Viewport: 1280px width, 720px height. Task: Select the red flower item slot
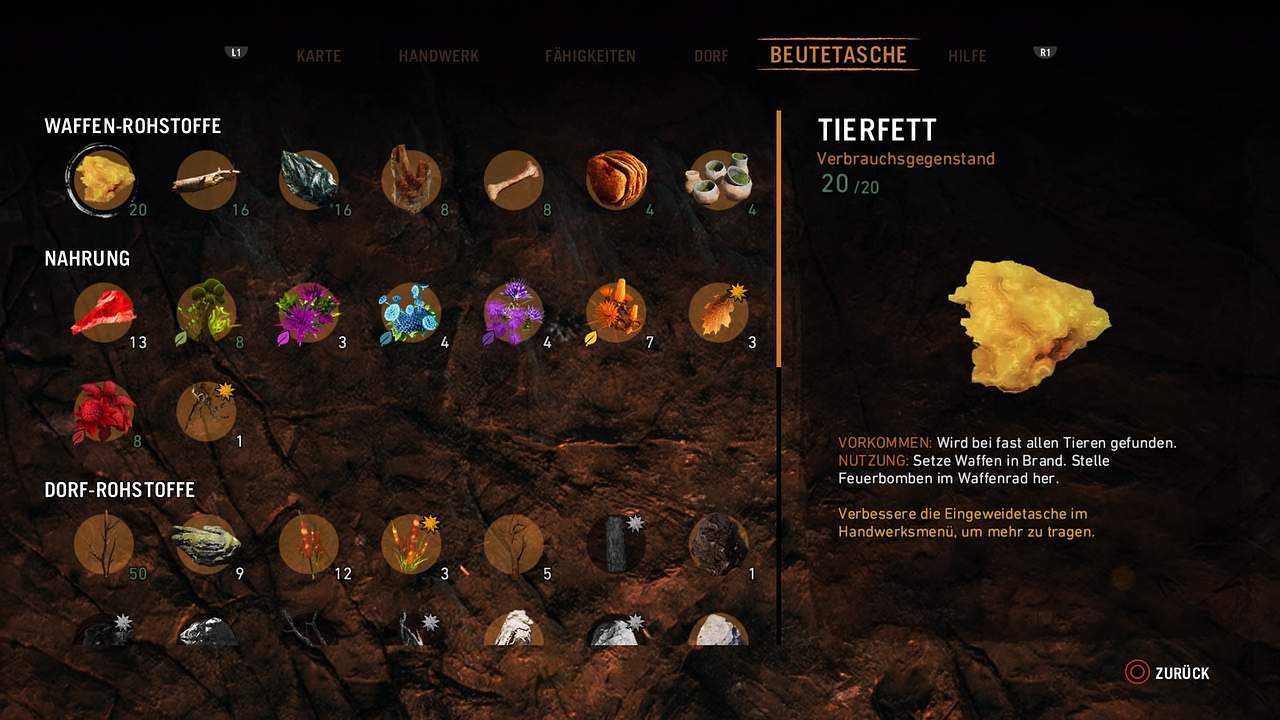point(104,411)
